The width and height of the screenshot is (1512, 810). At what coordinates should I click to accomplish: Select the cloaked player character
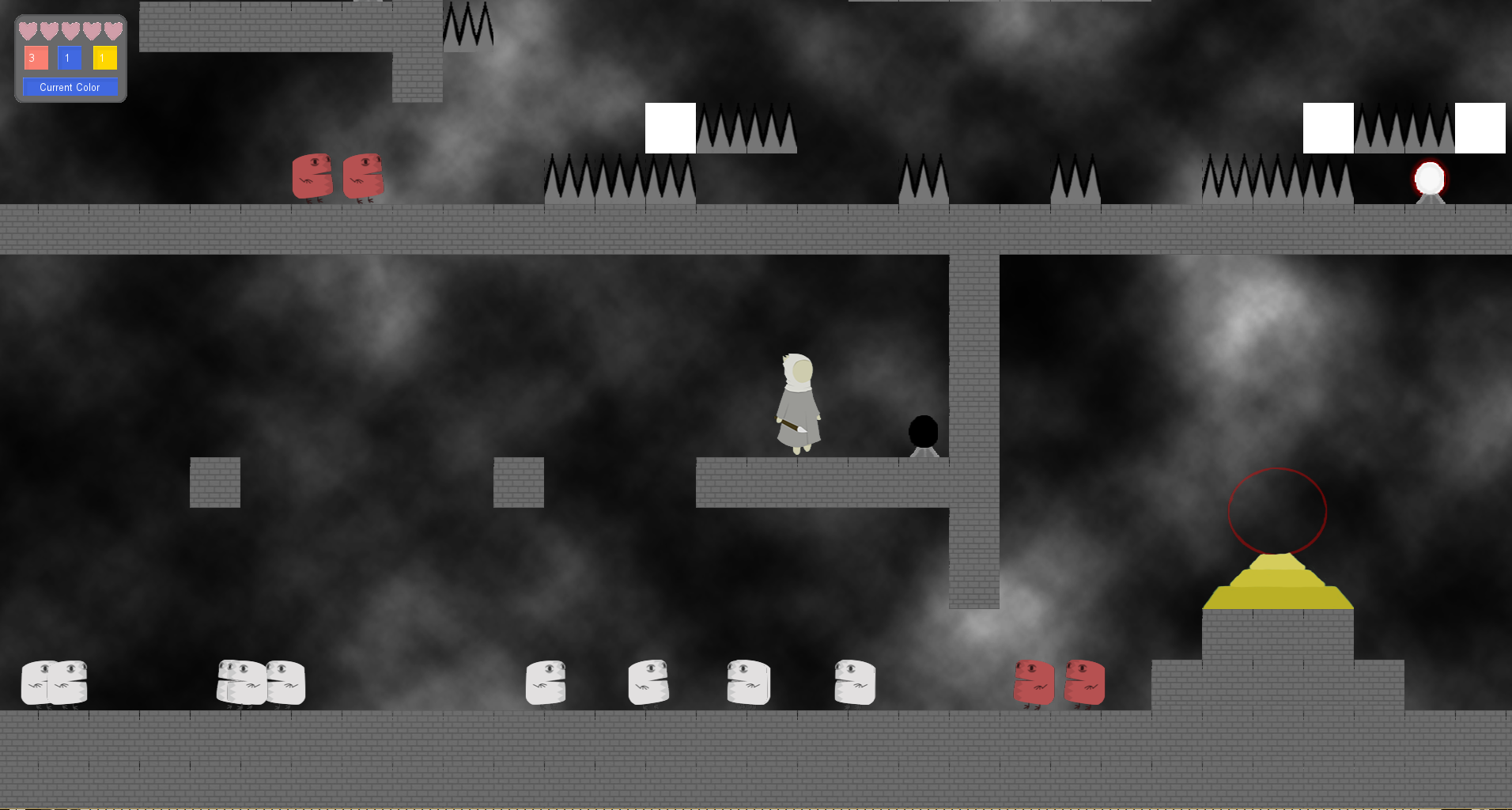pyautogui.click(x=798, y=403)
